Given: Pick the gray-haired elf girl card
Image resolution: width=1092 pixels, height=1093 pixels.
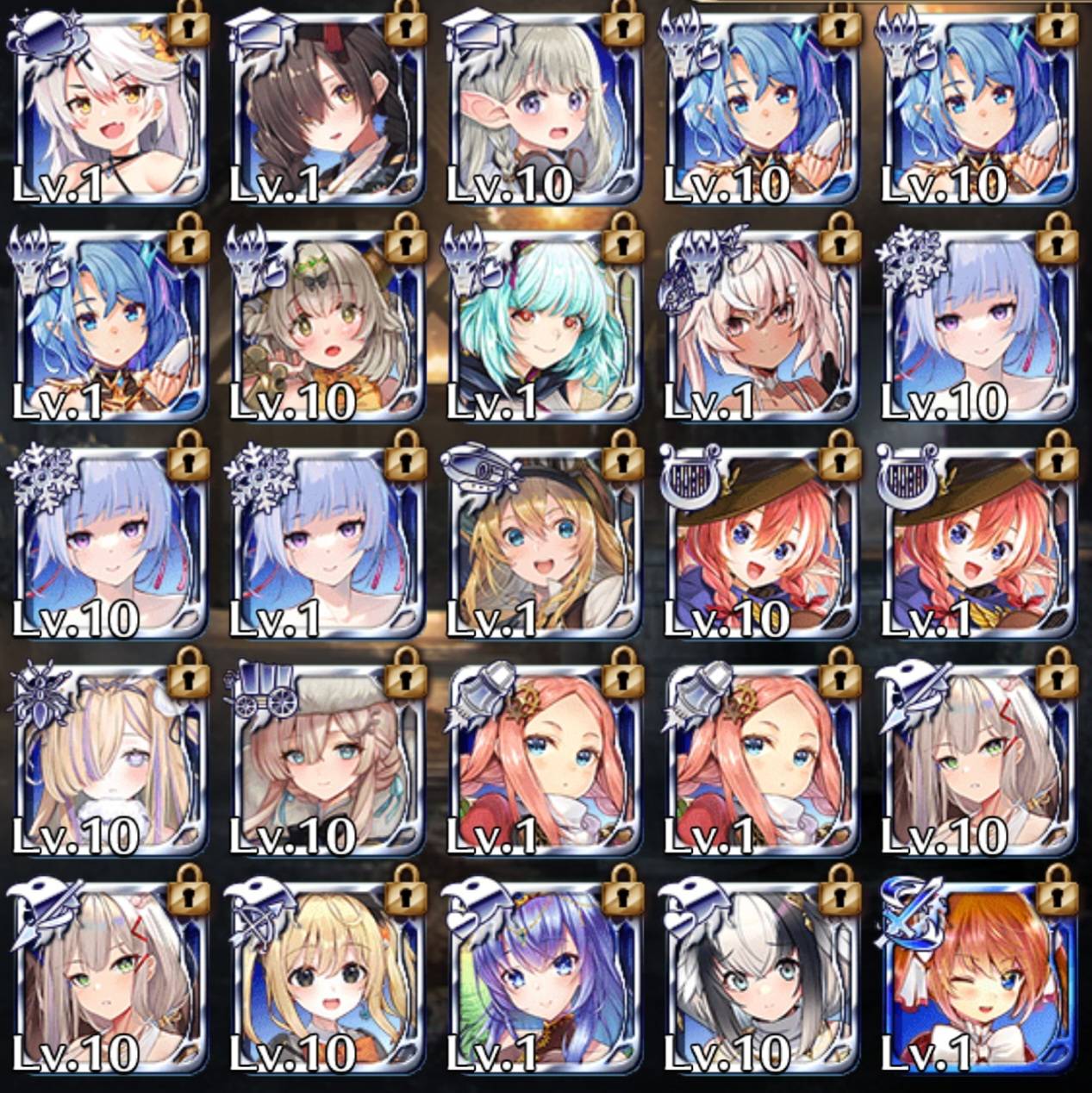Looking at the screenshot, I should point(544,112).
